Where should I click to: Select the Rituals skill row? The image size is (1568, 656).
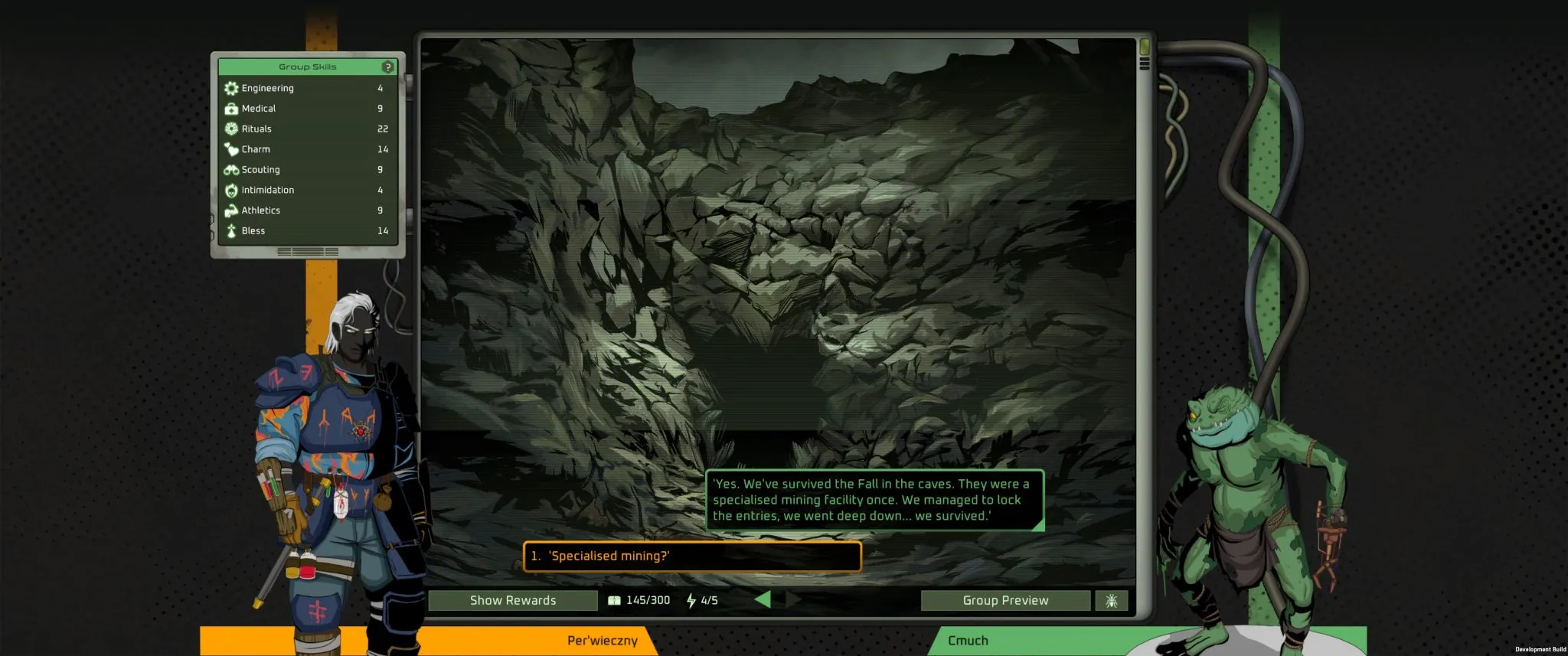coord(307,129)
